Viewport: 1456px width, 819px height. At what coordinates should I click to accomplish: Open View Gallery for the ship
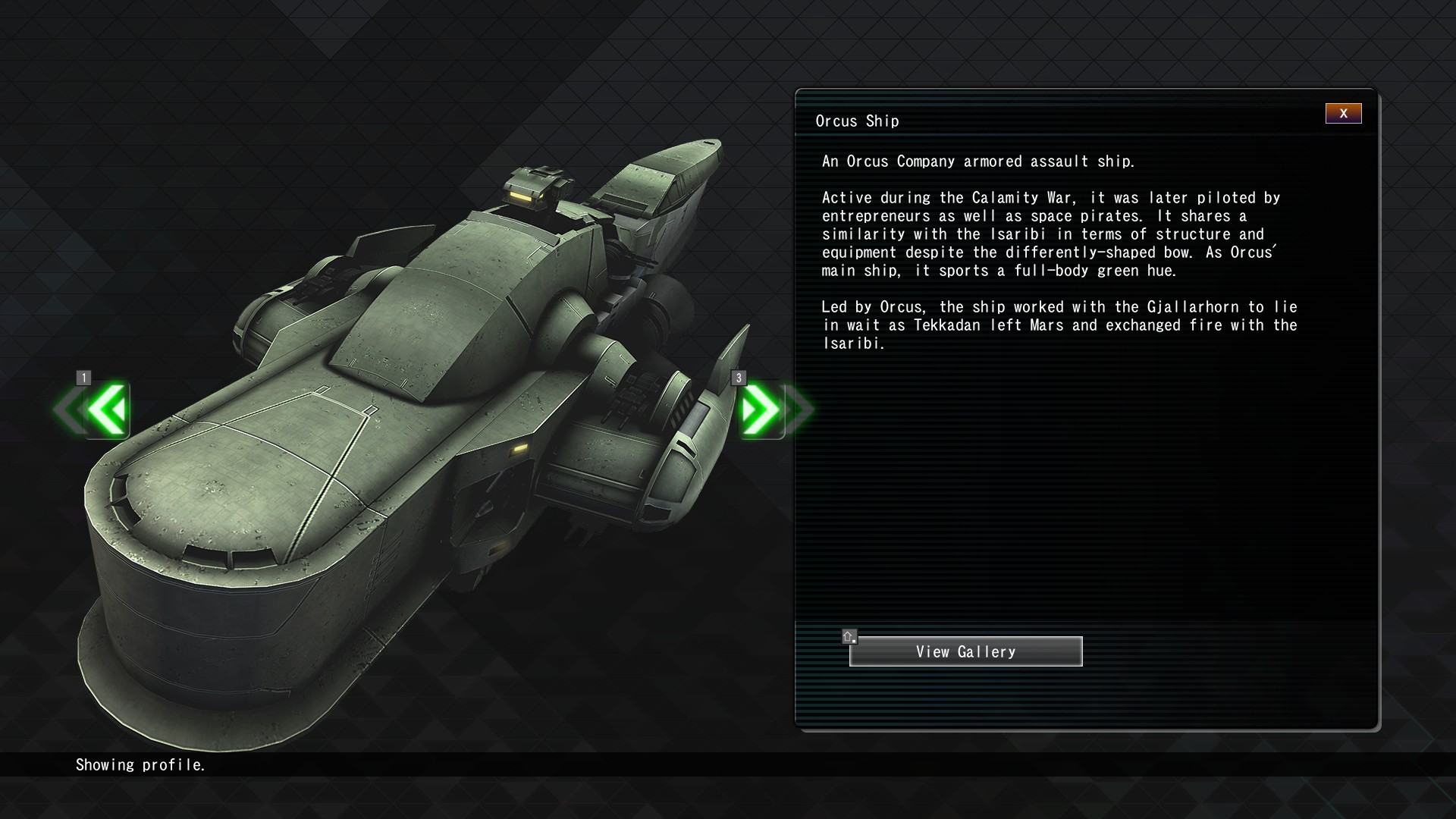(x=965, y=651)
